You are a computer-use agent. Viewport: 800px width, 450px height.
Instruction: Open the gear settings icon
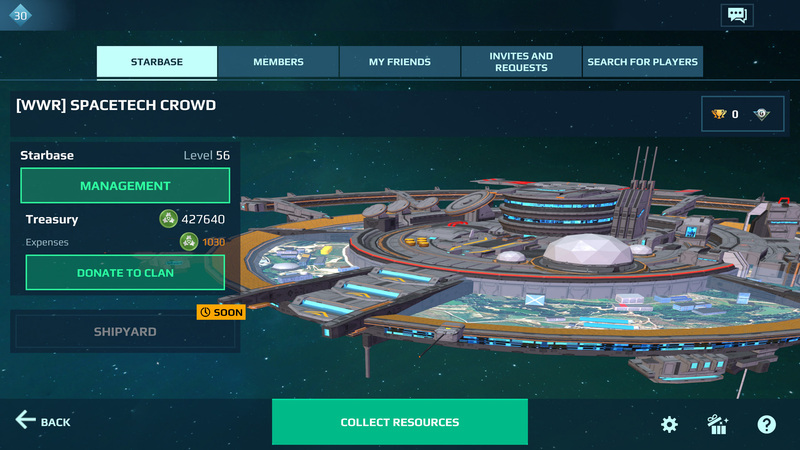[x=670, y=424]
